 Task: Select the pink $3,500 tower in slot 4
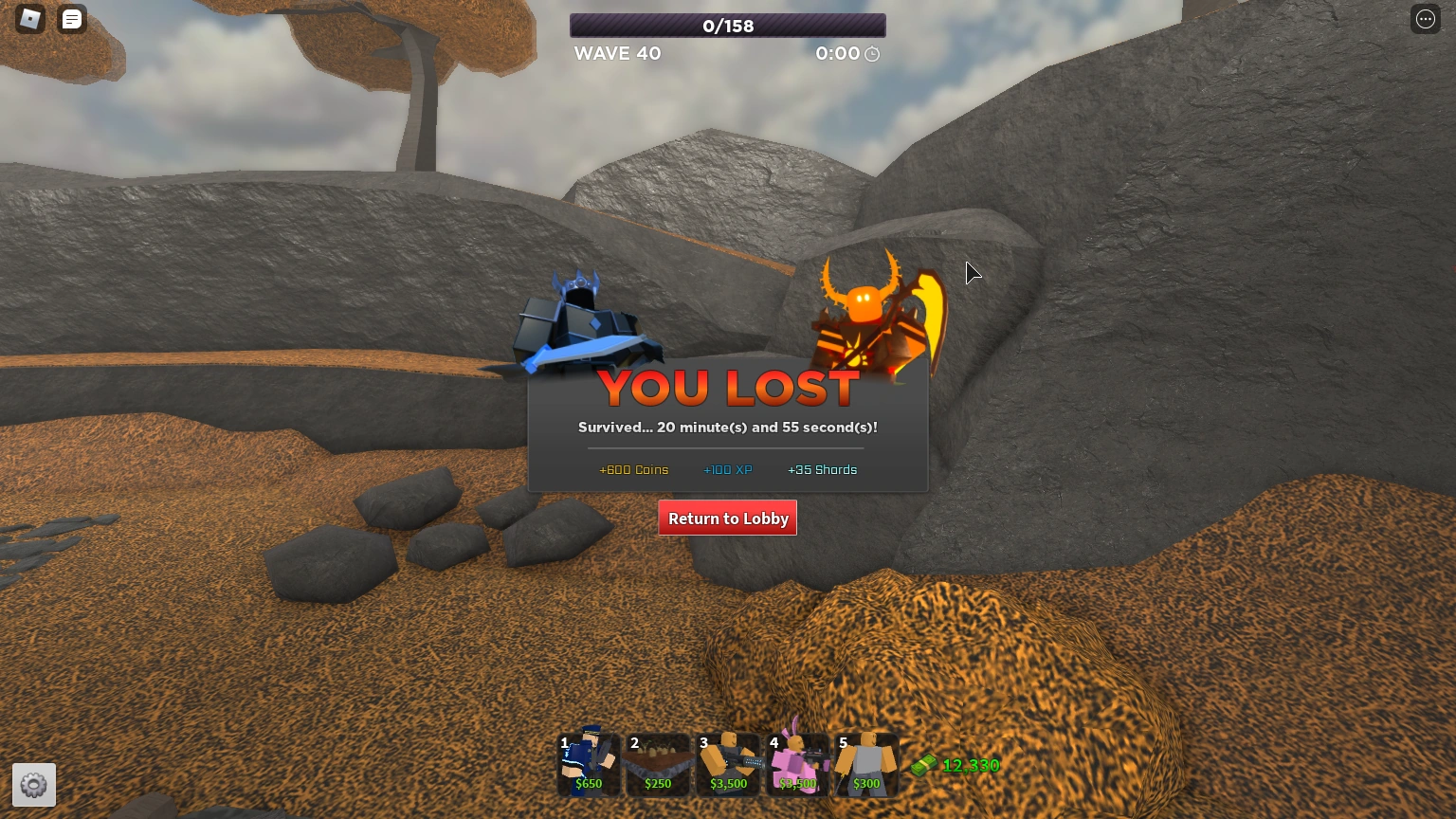click(x=796, y=764)
